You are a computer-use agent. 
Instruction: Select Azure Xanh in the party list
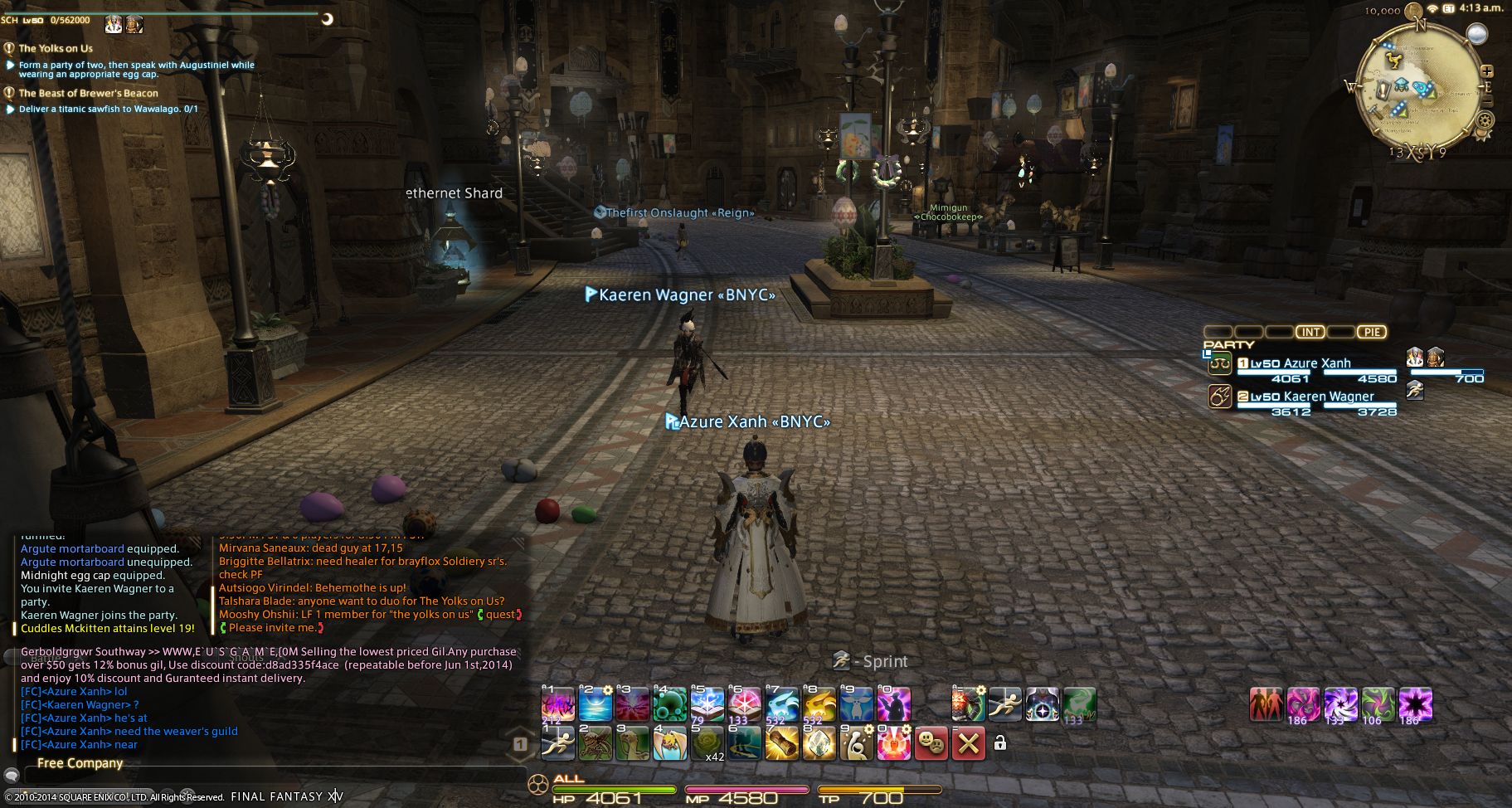coord(1316,363)
